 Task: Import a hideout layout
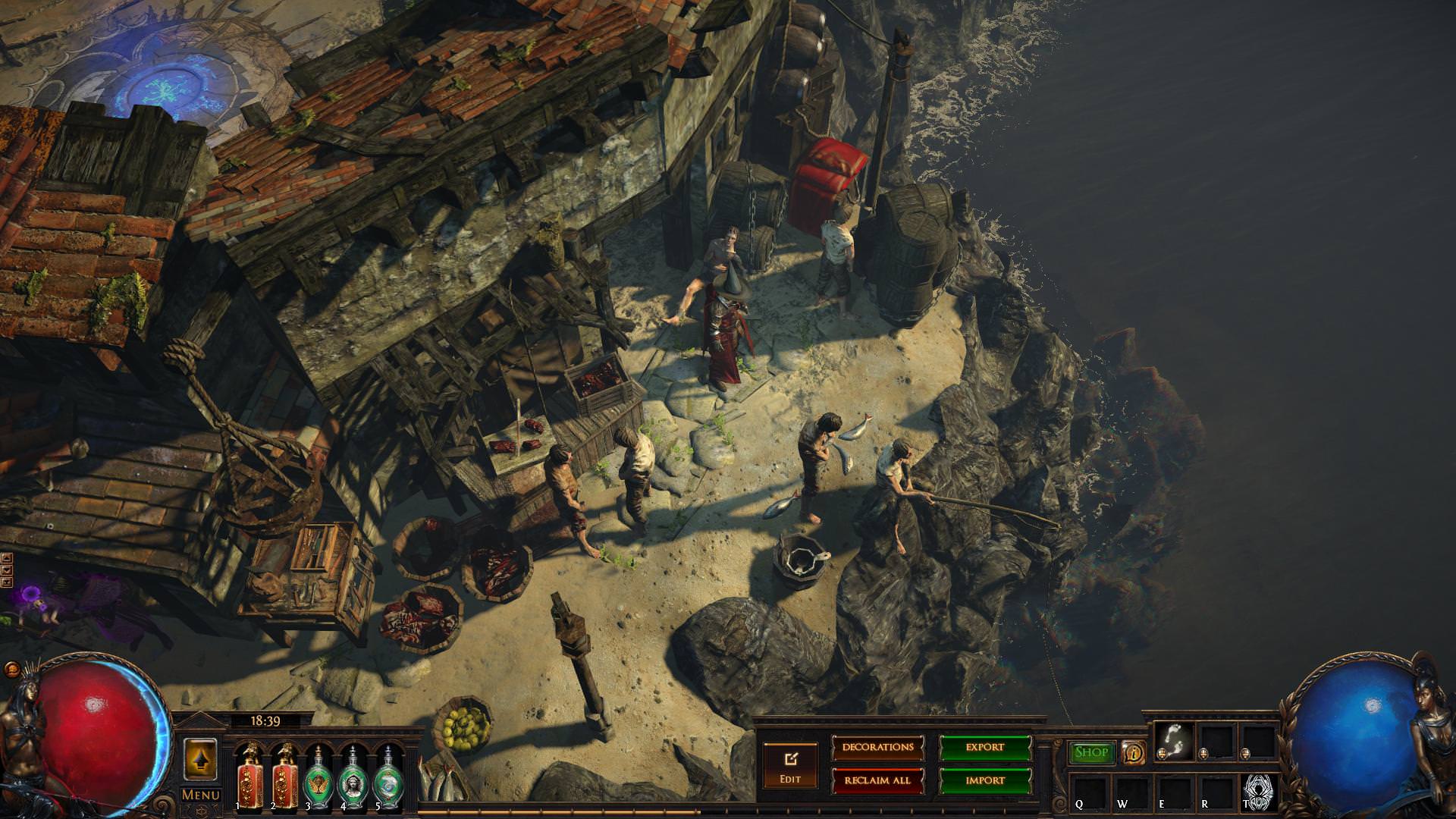[x=985, y=780]
